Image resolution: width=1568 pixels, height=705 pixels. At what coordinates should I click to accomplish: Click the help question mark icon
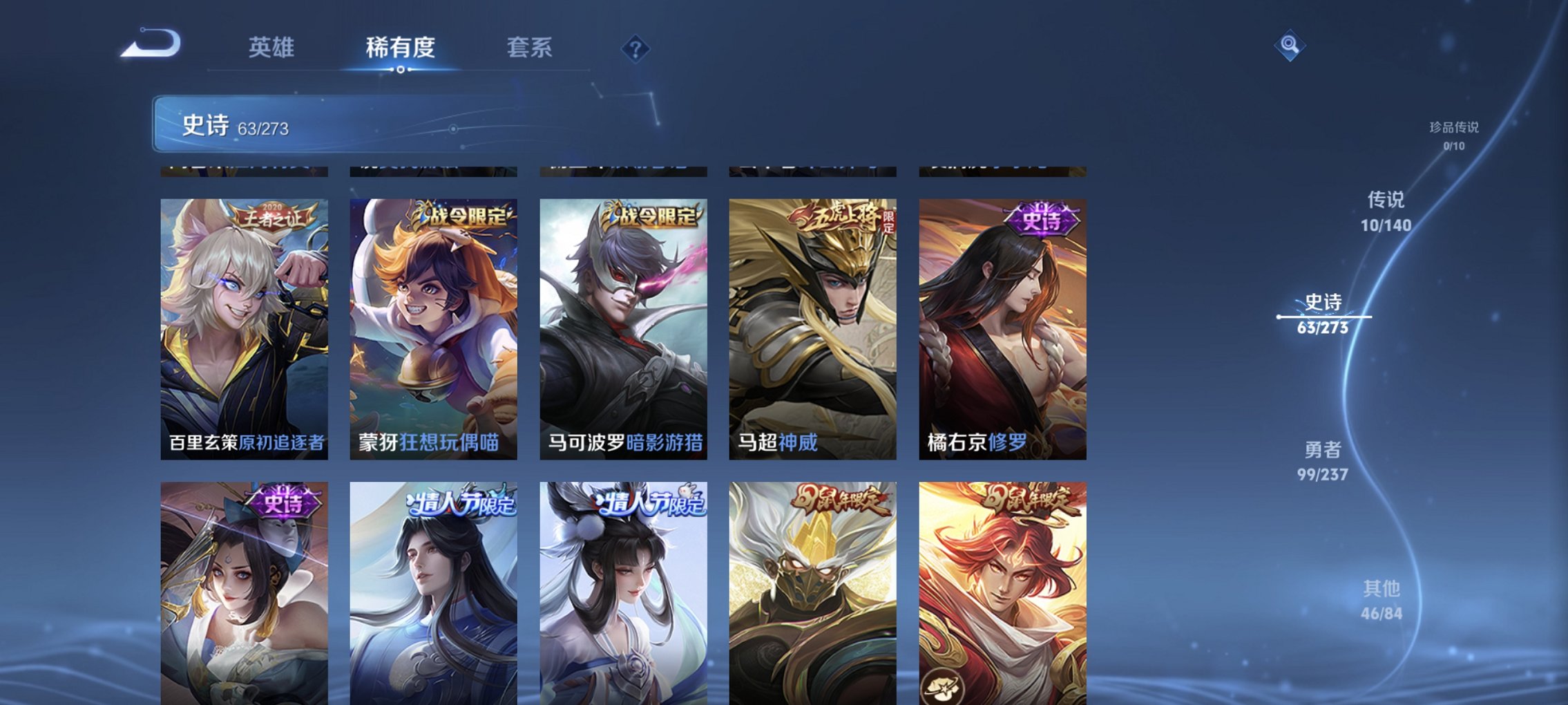coord(636,48)
